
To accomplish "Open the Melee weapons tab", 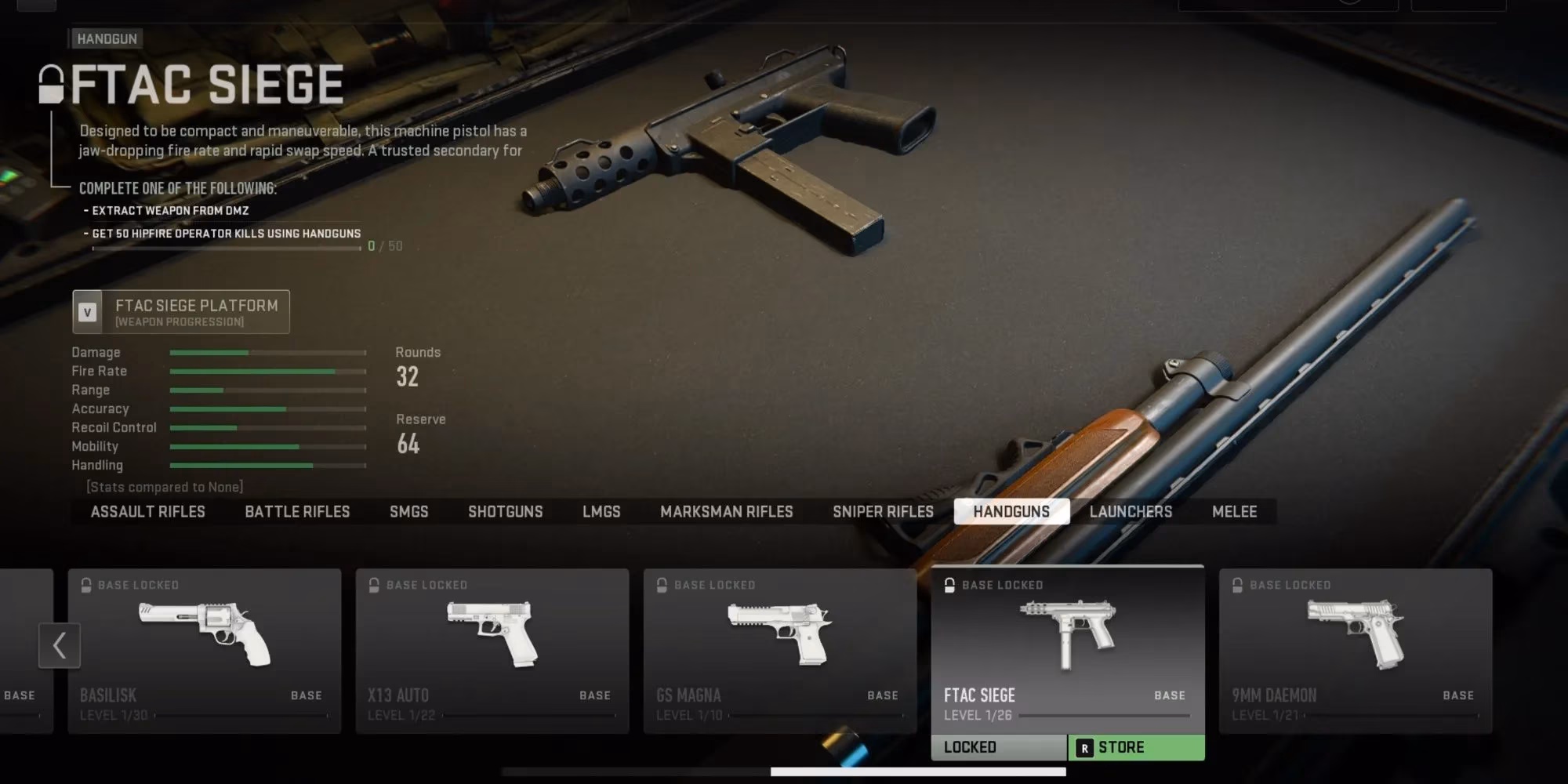I will [x=1234, y=512].
